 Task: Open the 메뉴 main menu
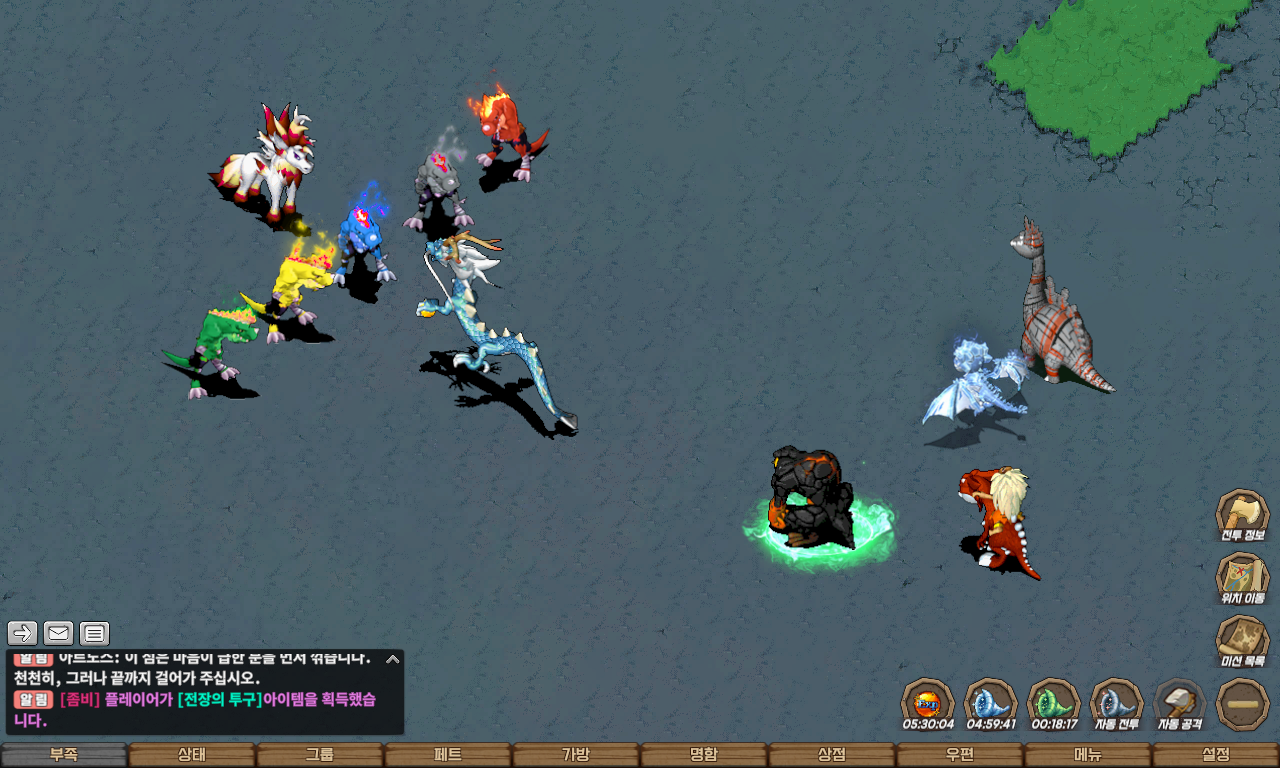point(1088,755)
